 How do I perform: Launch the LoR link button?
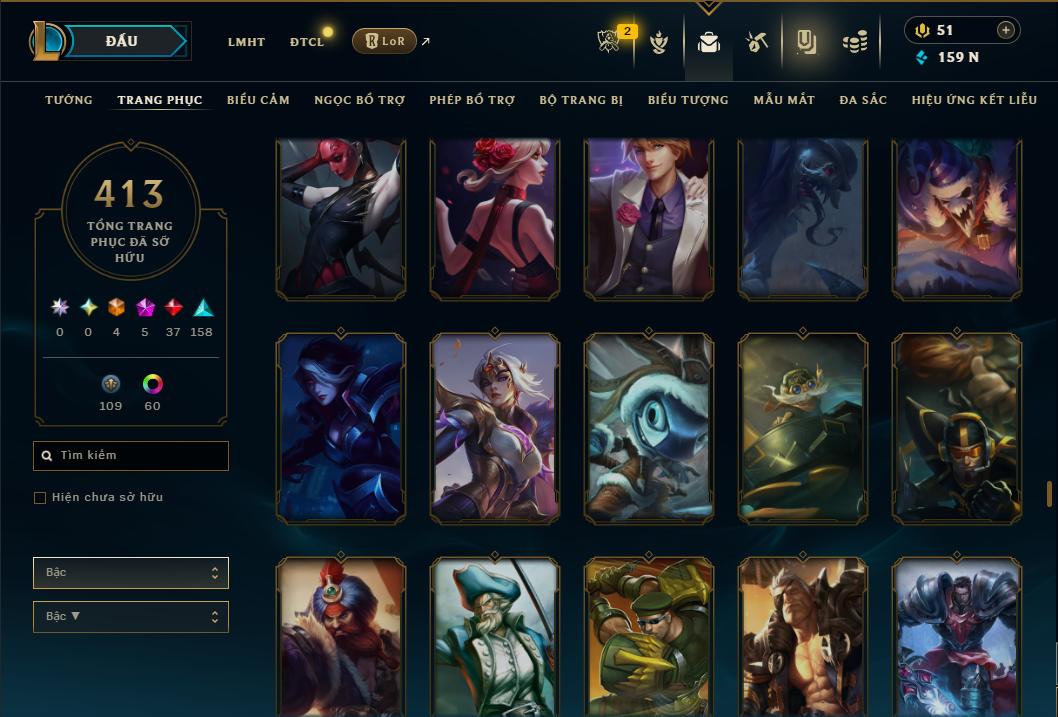tap(384, 41)
